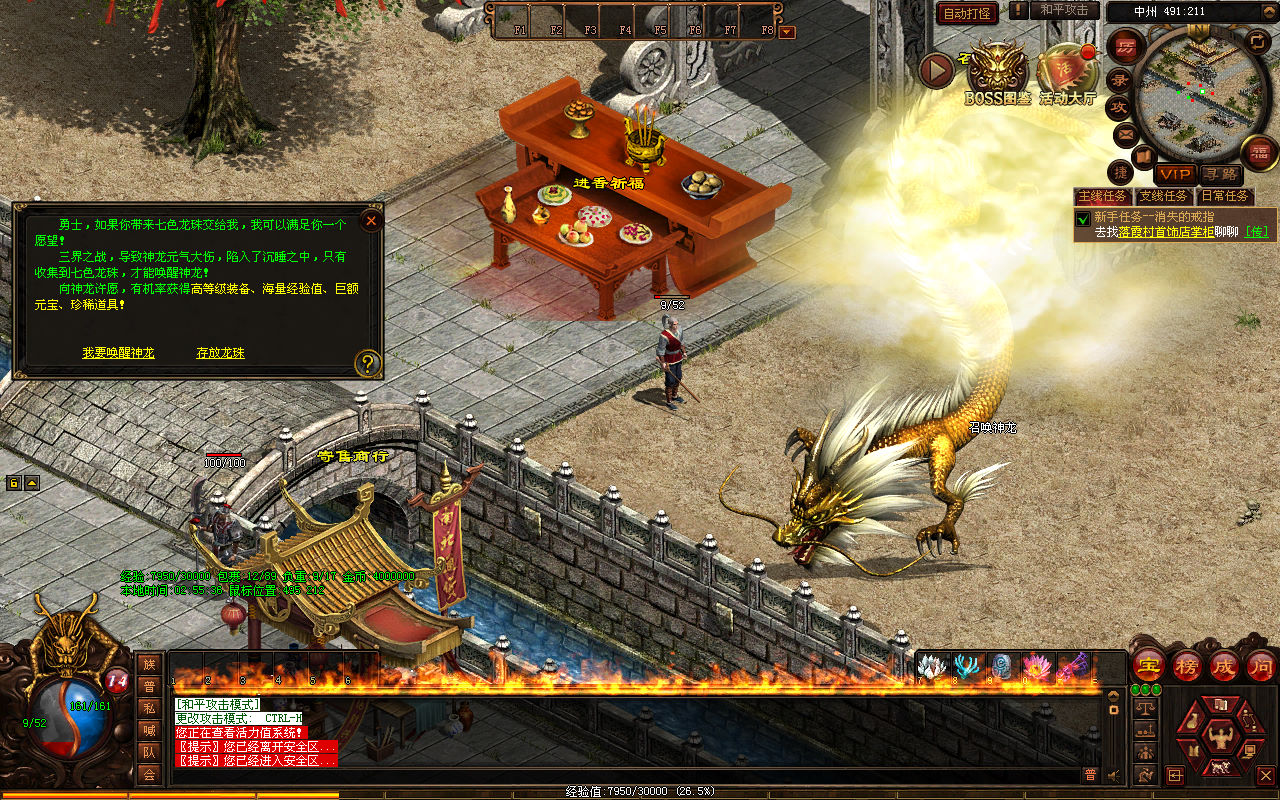Open the mail envelope icon
Image resolution: width=1280 pixels, height=800 pixels.
coord(1127,133)
